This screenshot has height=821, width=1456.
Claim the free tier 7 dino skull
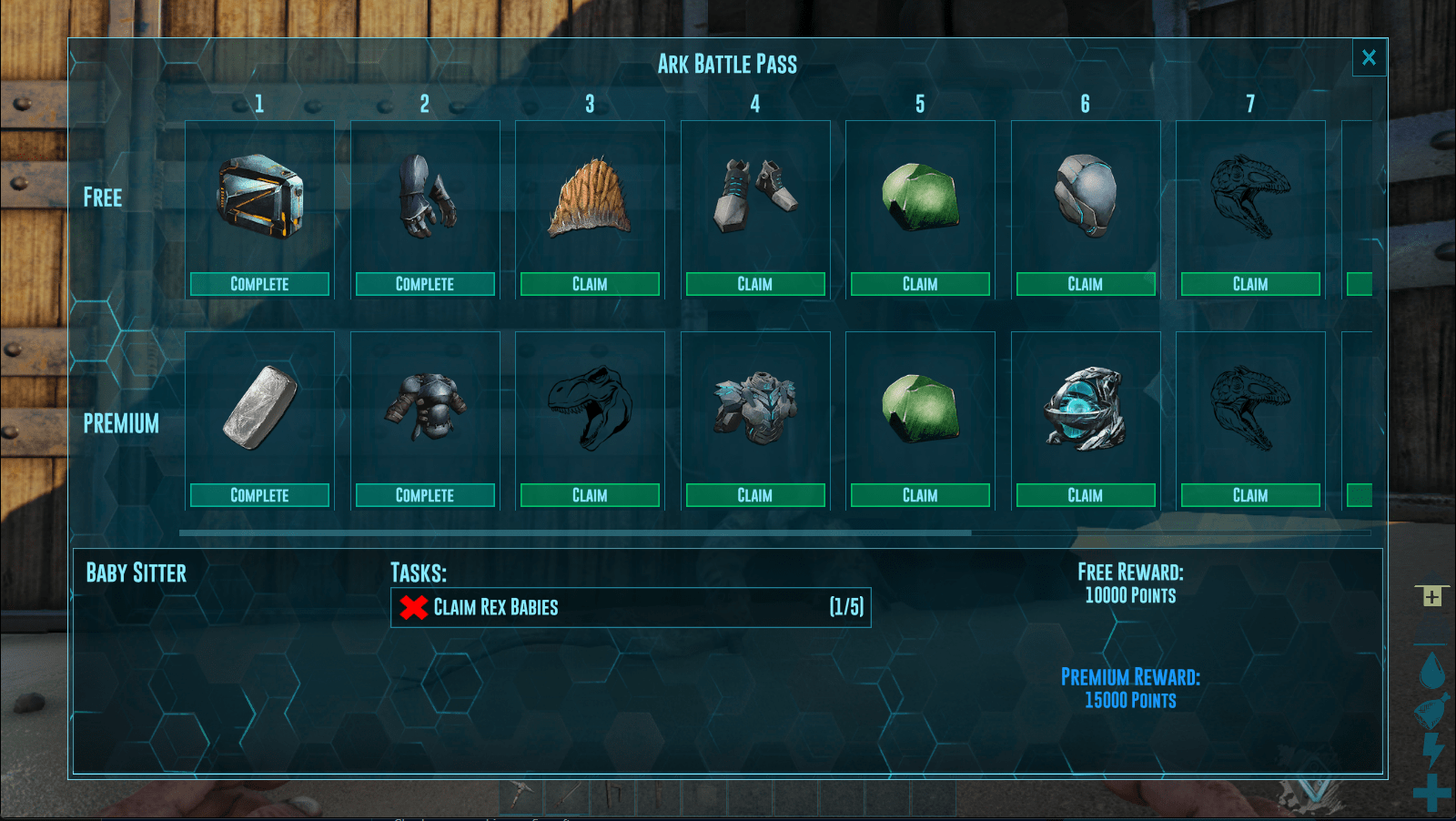coord(1250,284)
